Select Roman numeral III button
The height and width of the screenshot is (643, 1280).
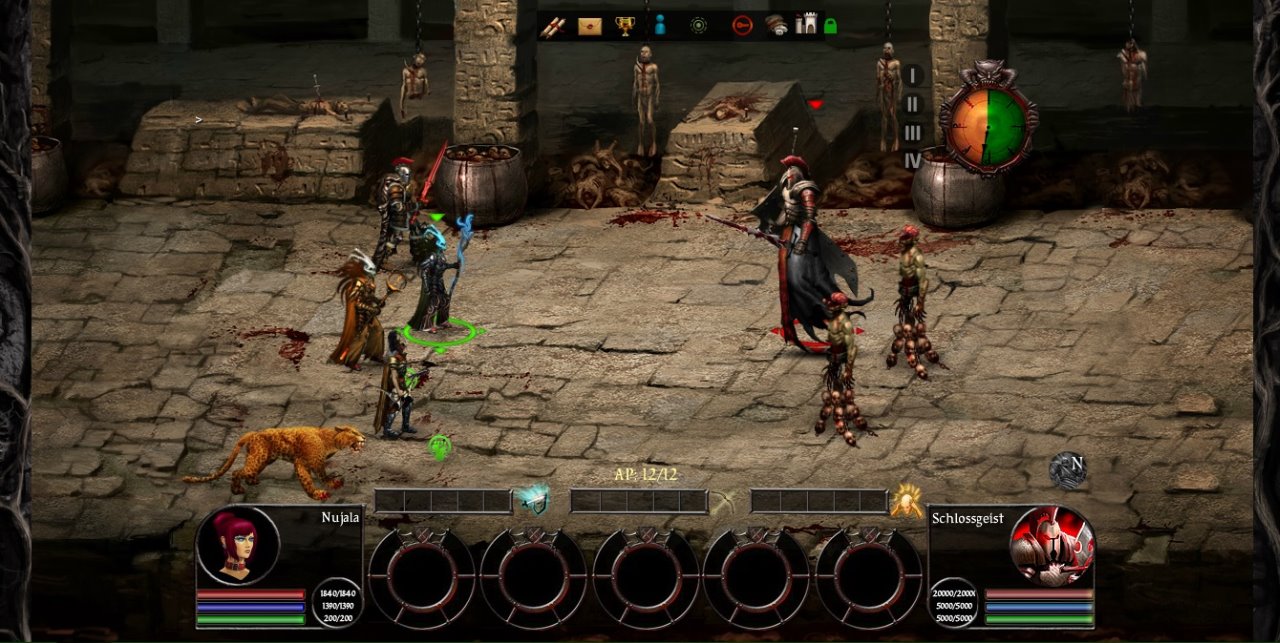tap(912, 133)
